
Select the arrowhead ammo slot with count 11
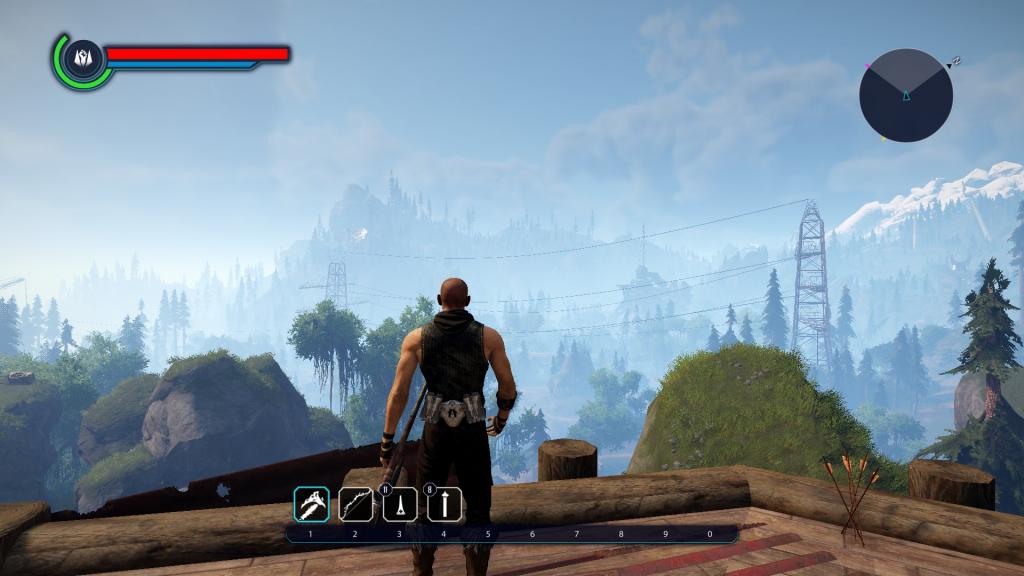pos(400,504)
